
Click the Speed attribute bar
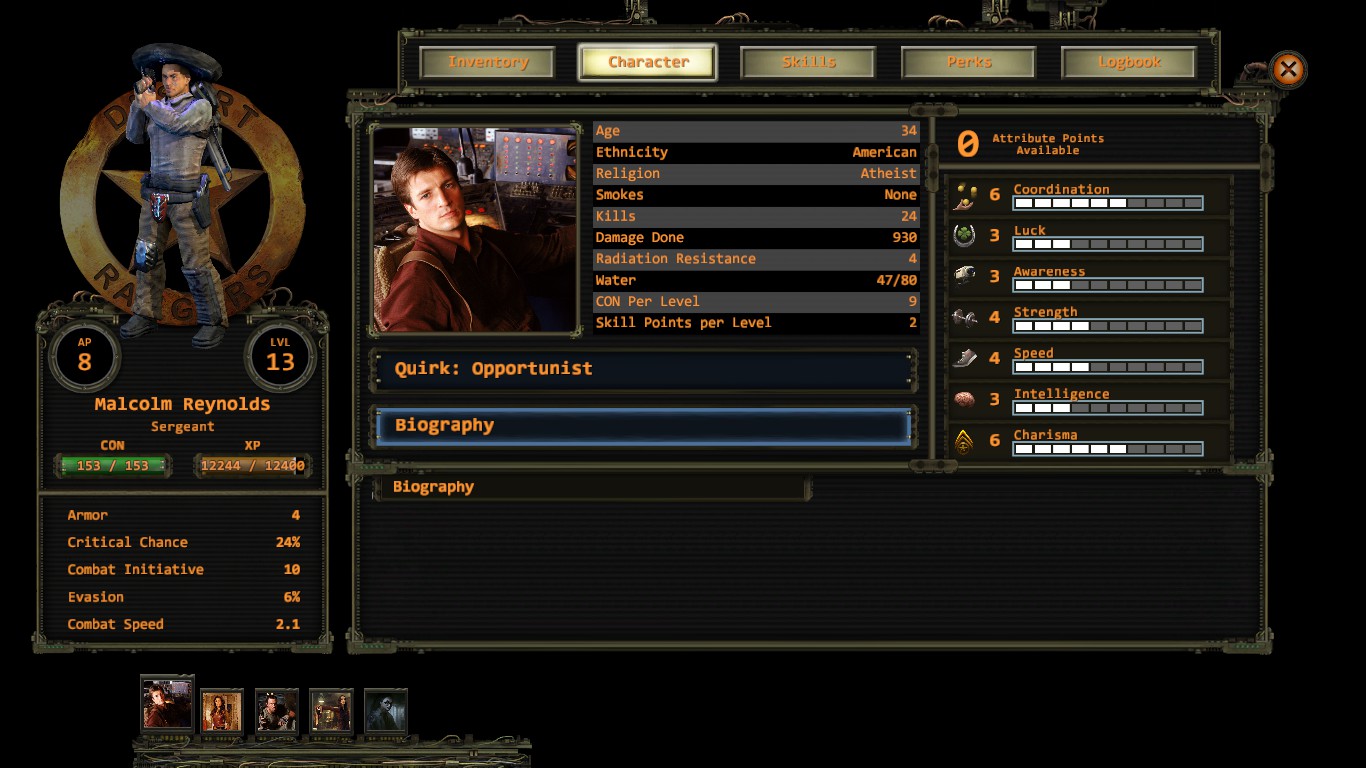coord(1107,367)
